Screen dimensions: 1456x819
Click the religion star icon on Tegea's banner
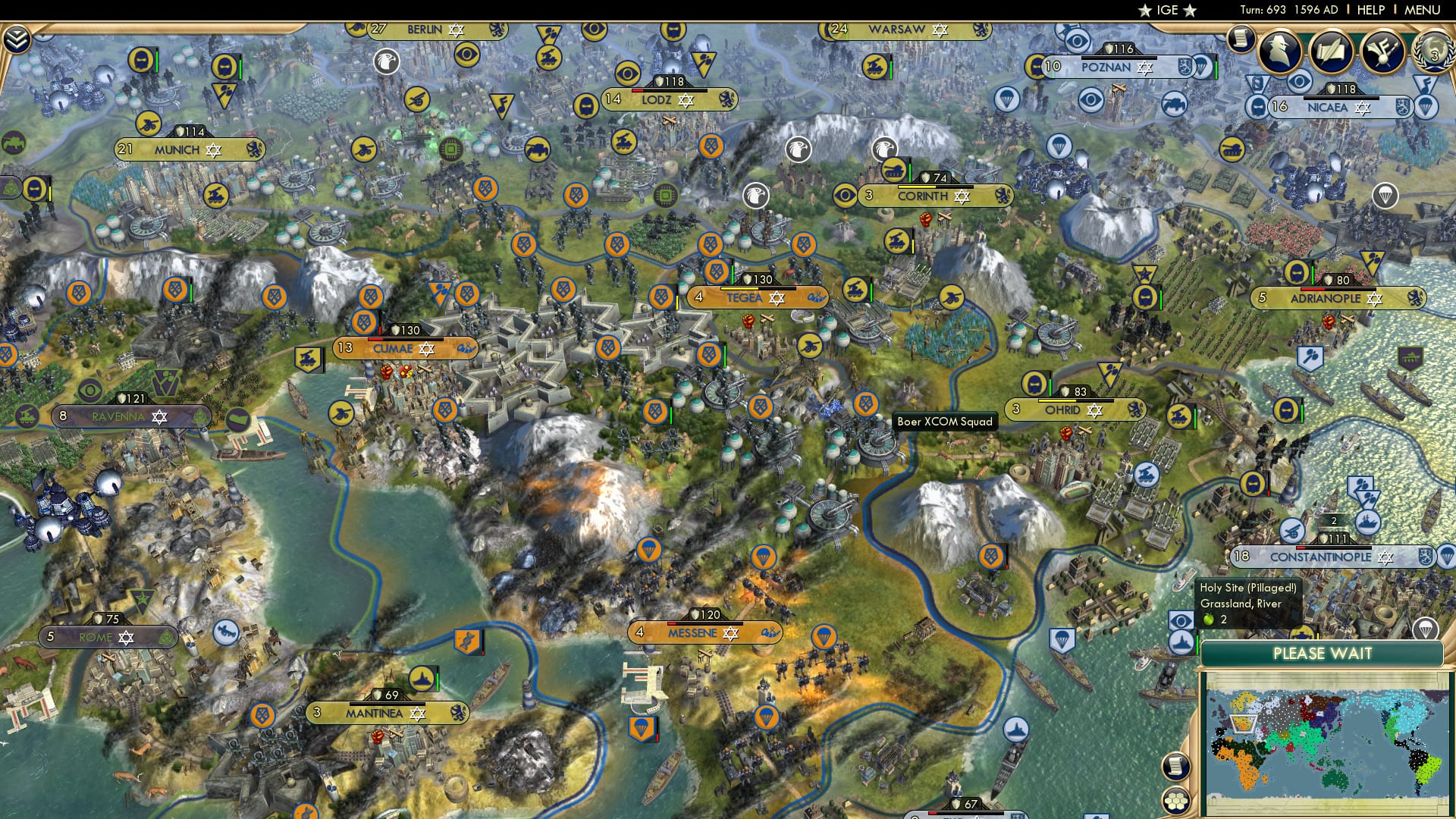[x=777, y=298]
